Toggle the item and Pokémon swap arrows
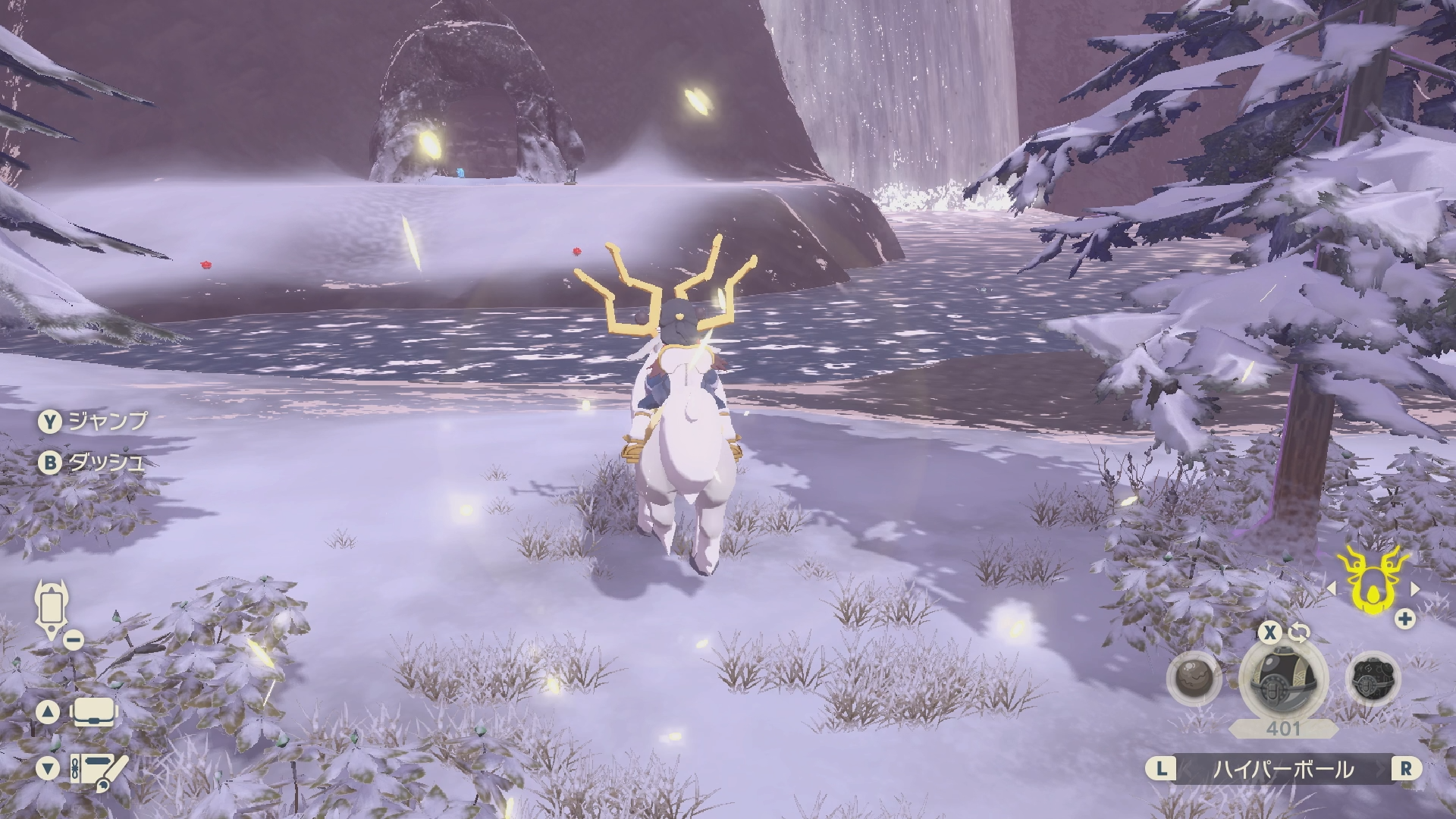 coord(1298,632)
